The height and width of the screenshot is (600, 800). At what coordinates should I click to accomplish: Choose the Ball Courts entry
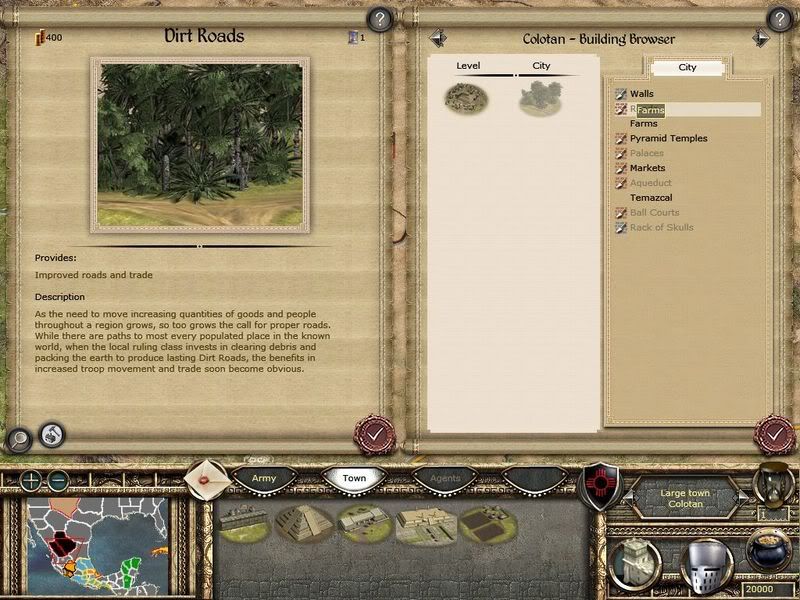coord(654,212)
